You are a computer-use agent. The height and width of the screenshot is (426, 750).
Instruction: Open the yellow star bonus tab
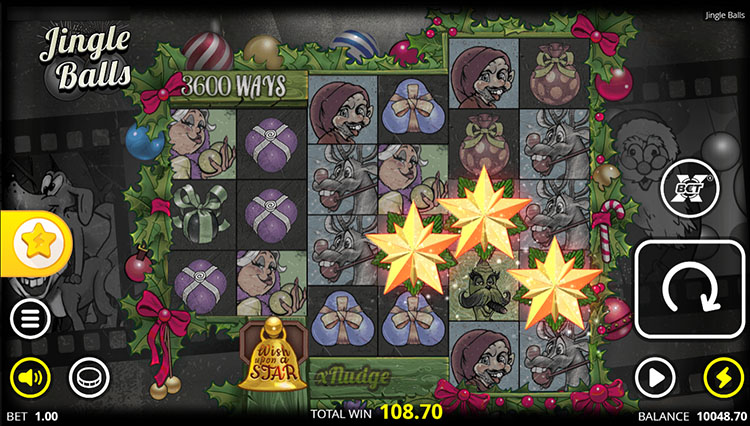(x=31, y=241)
